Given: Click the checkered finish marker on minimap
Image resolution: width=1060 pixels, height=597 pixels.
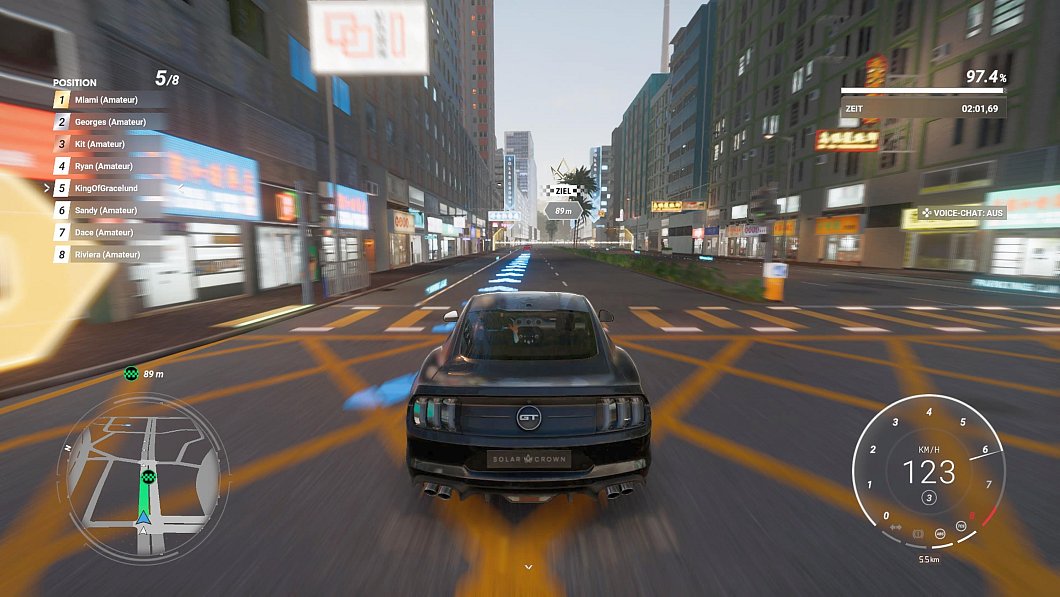Looking at the screenshot, I should click(149, 476).
